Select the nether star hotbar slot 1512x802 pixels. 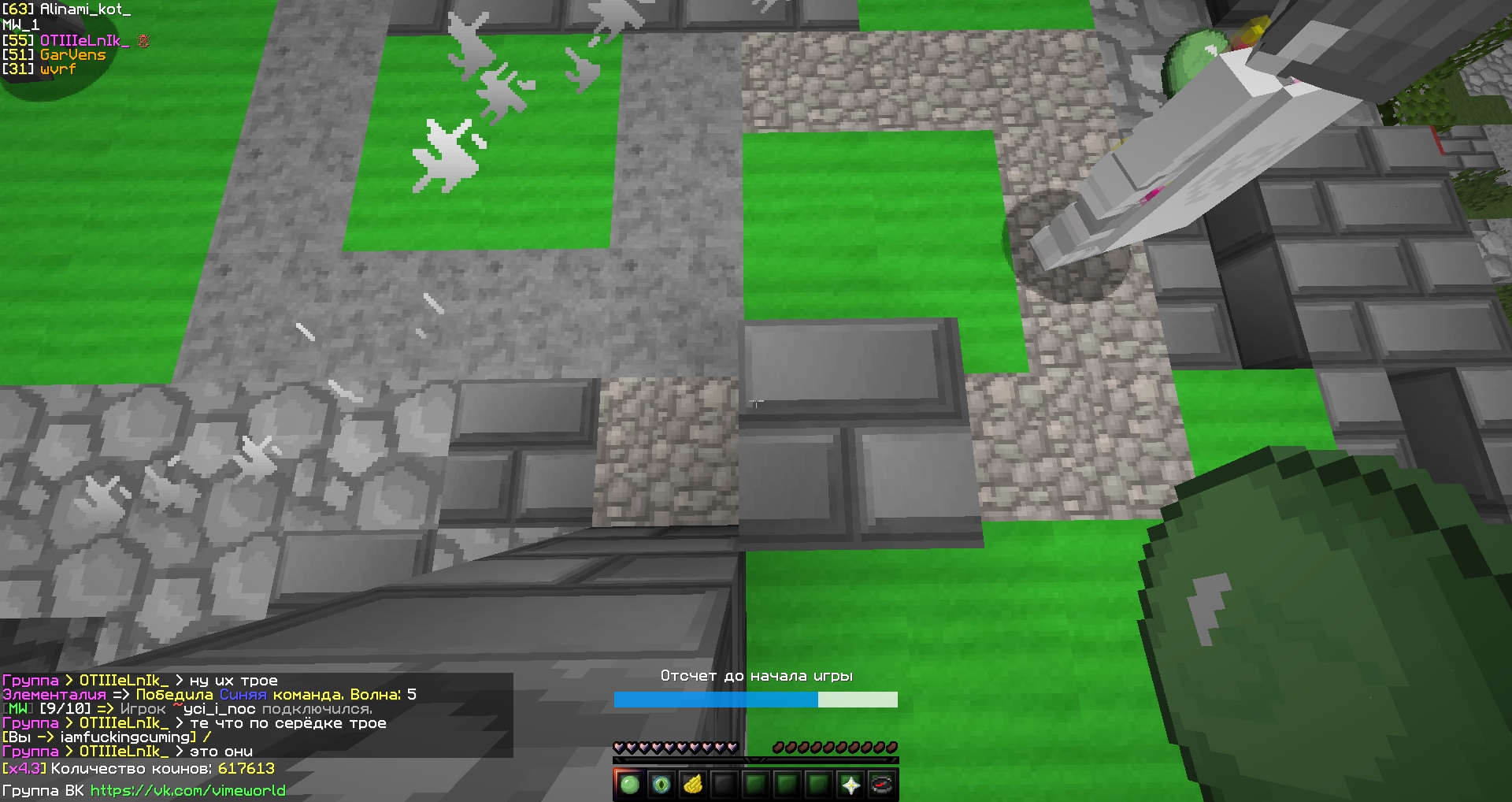point(850,785)
